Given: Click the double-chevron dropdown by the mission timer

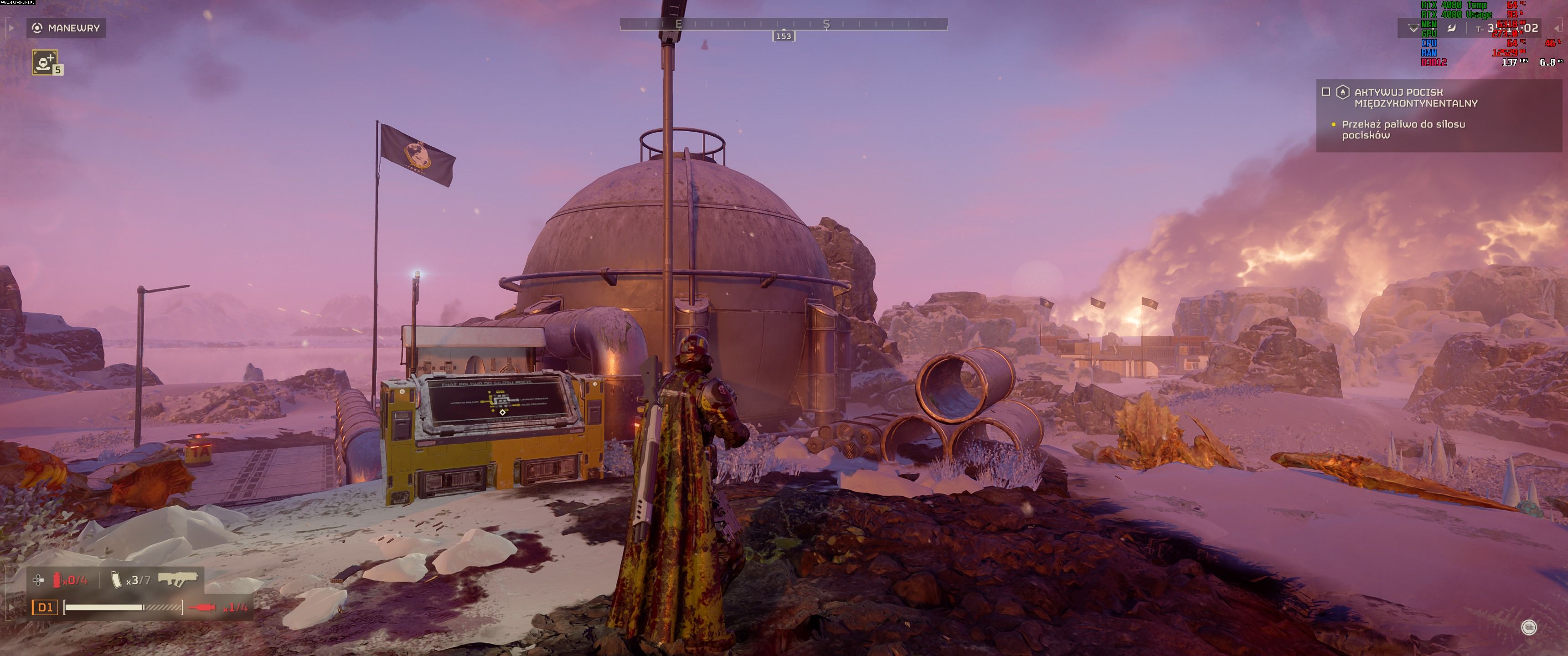Looking at the screenshot, I should click(x=1413, y=29).
